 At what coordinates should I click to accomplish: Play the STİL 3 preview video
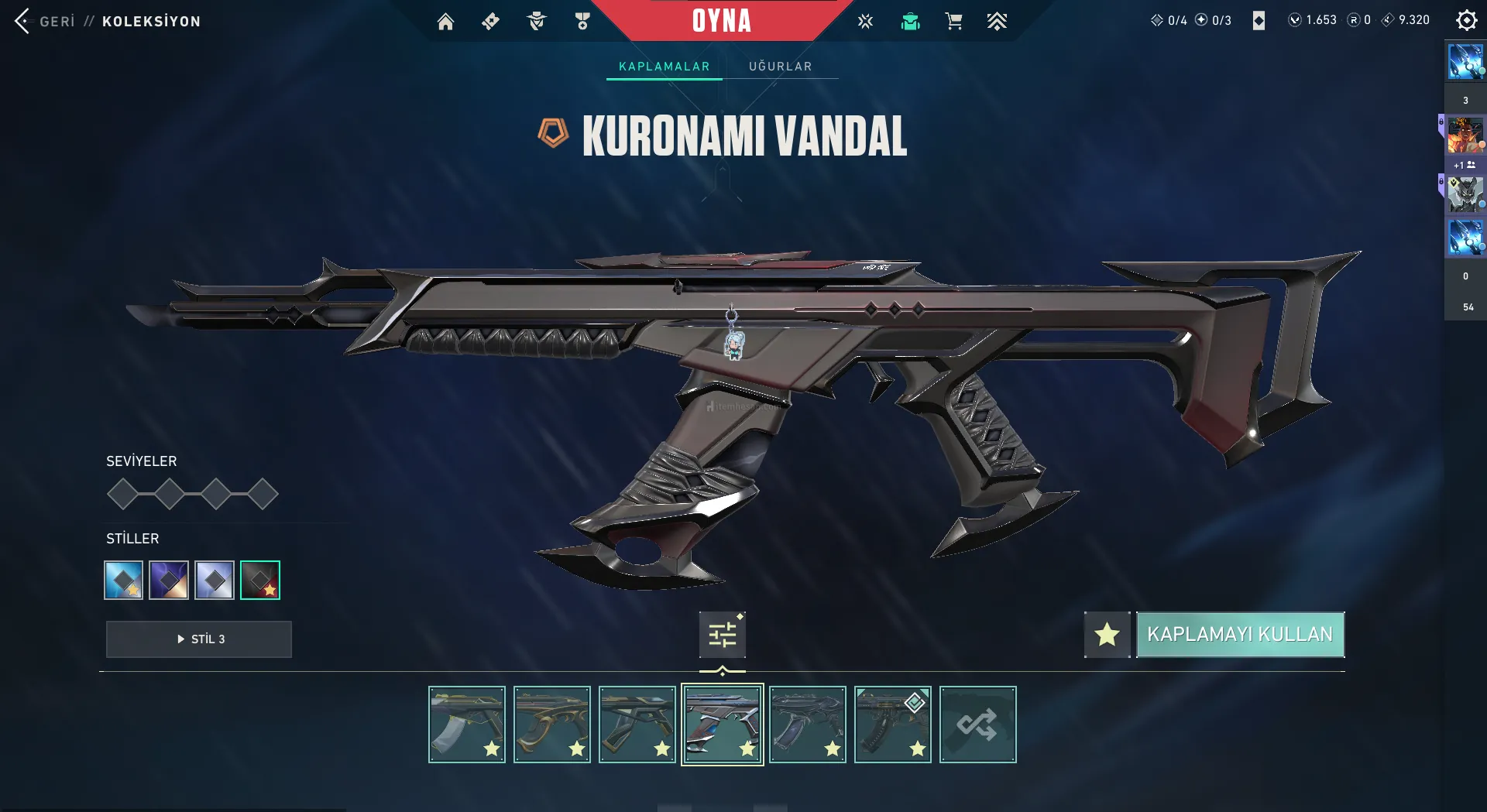pyautogui.click(x=199, y=639)
